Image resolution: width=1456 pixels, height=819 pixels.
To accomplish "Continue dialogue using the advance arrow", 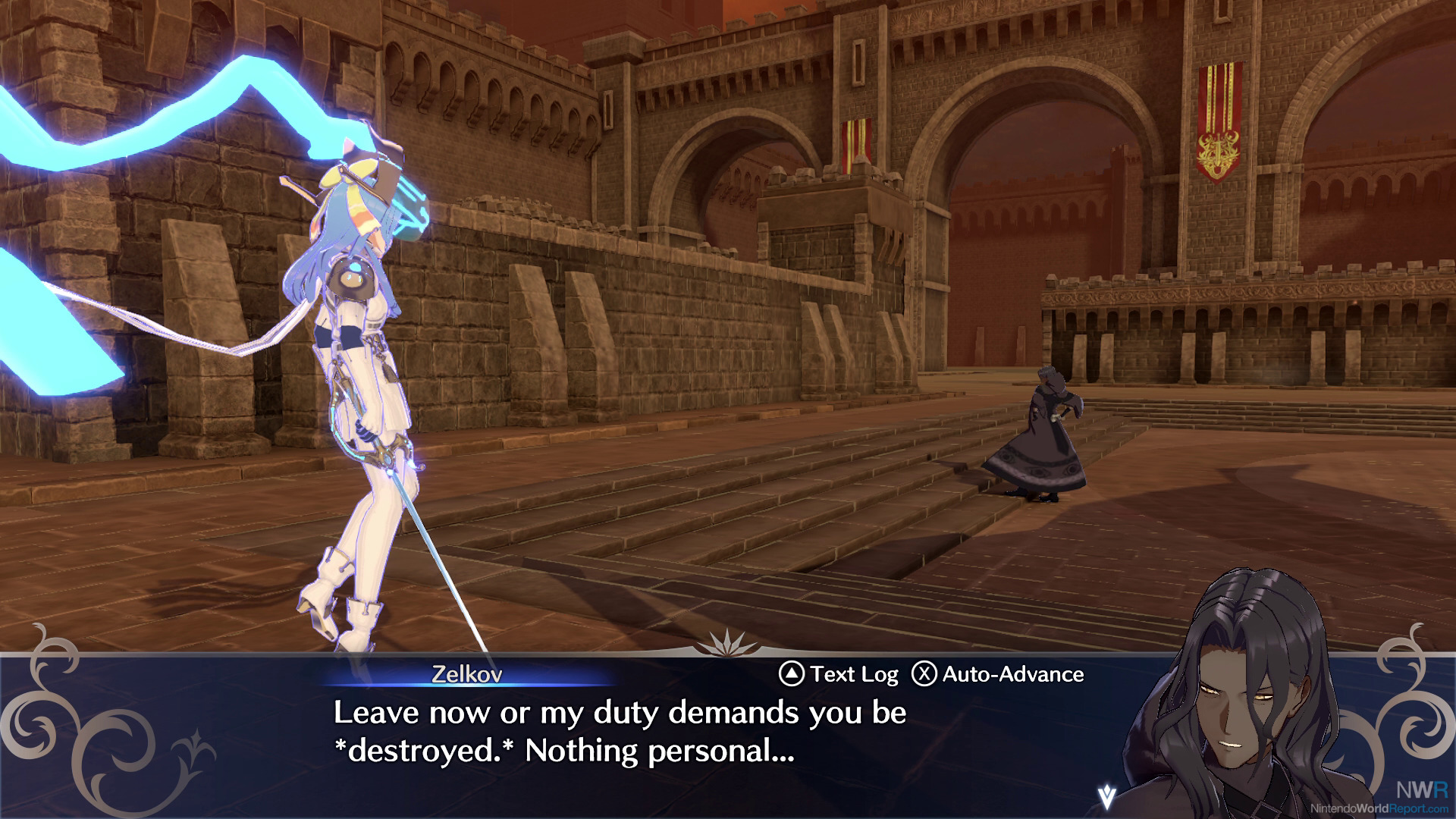I will tap(1107, 795).
